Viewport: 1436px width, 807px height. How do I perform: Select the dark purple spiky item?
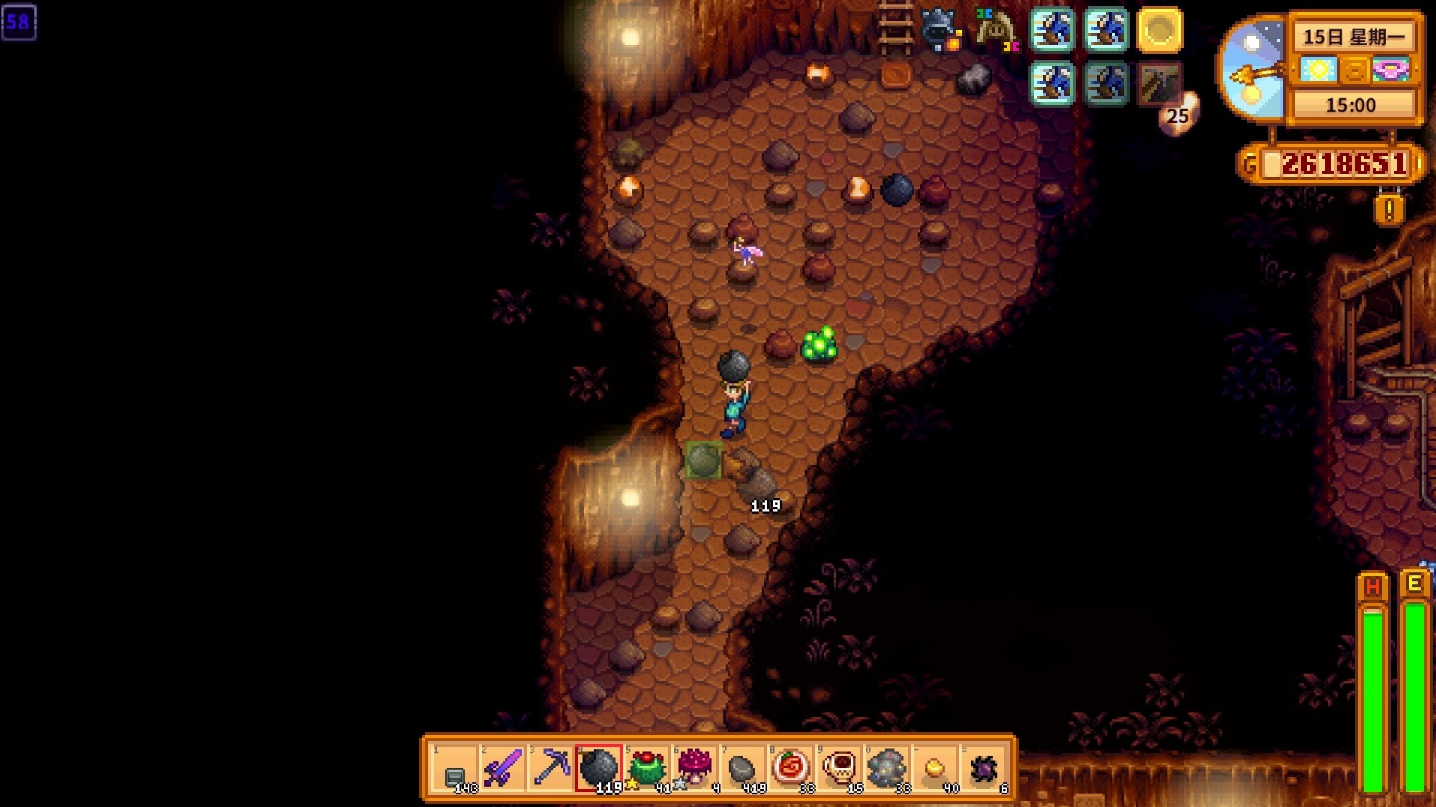pos(983,768)
